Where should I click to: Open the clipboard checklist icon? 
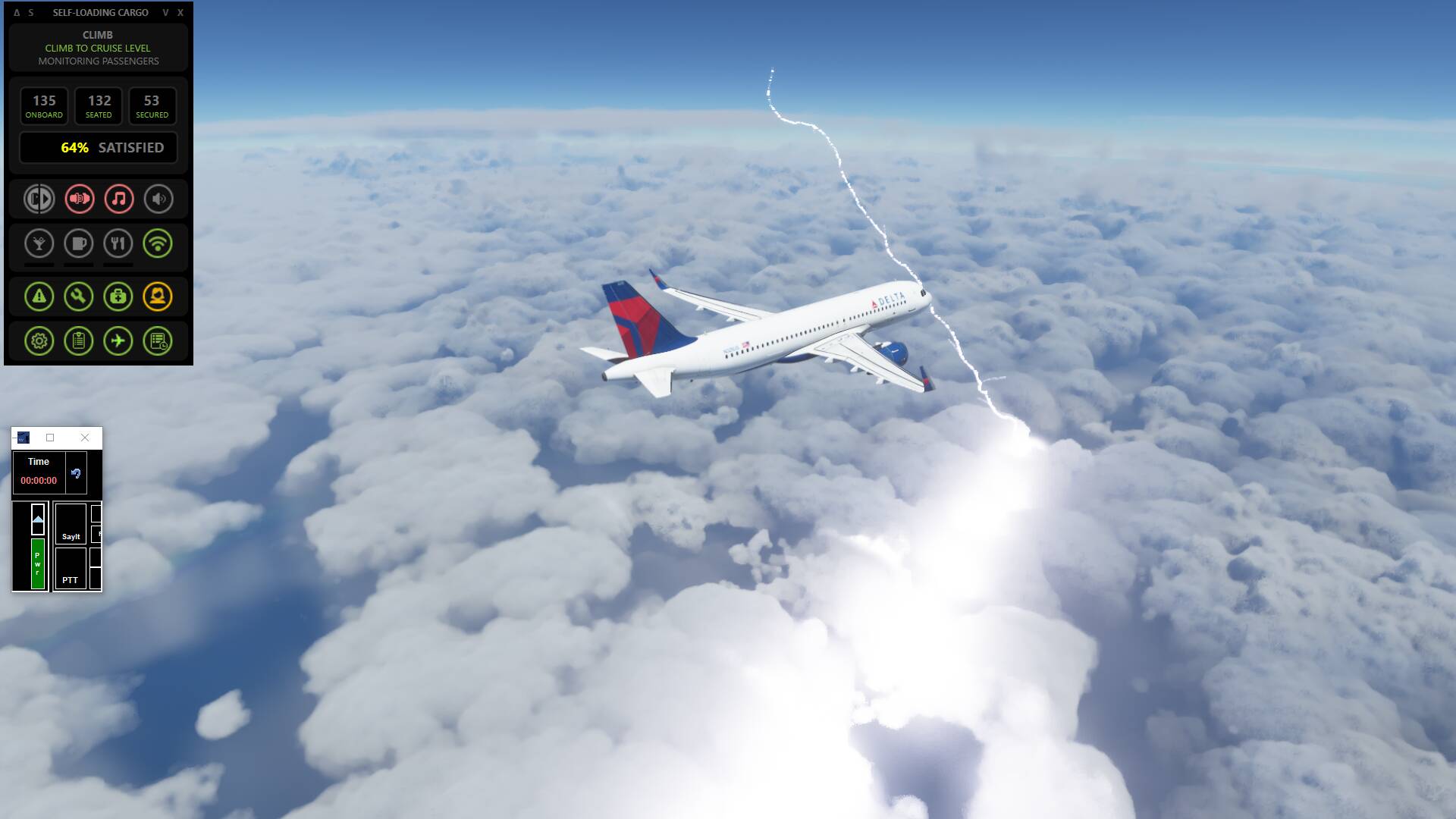(x=79, y=341)
